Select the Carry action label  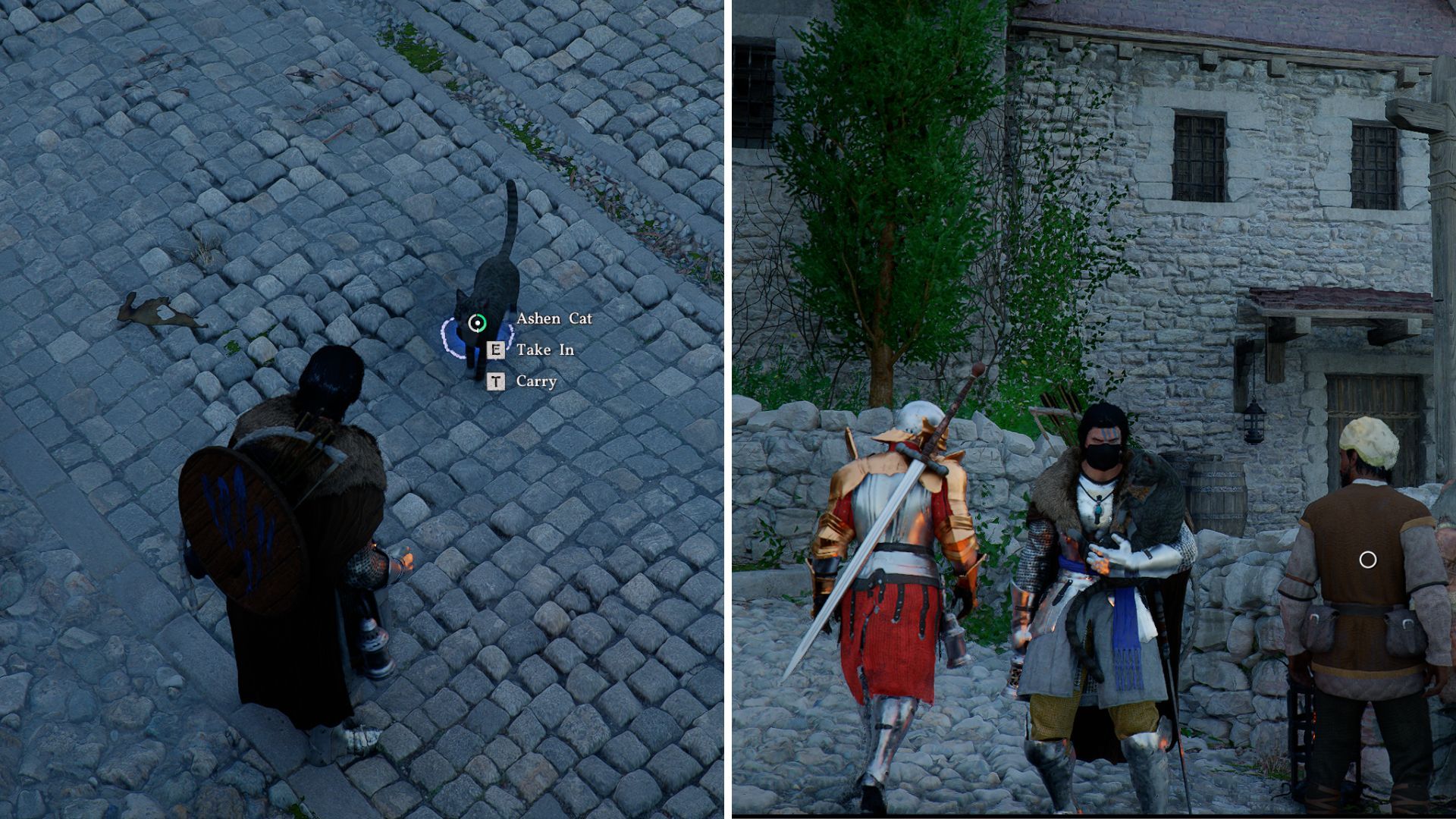(x=537, y=380)
